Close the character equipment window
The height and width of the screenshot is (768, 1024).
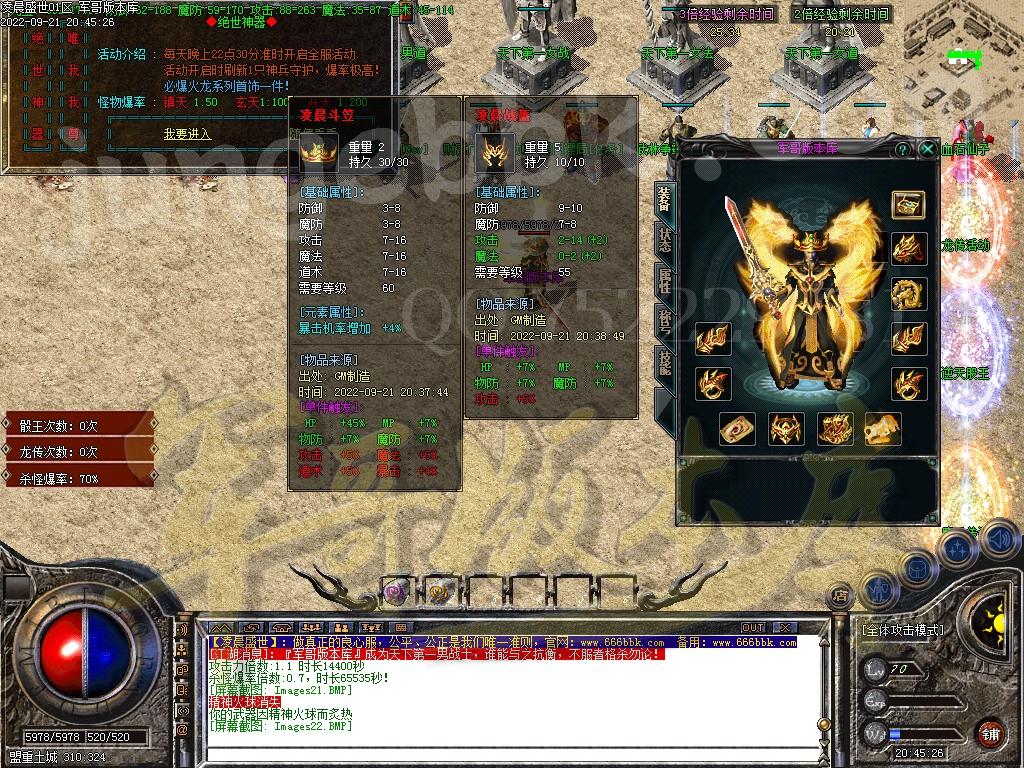(927, 149)
